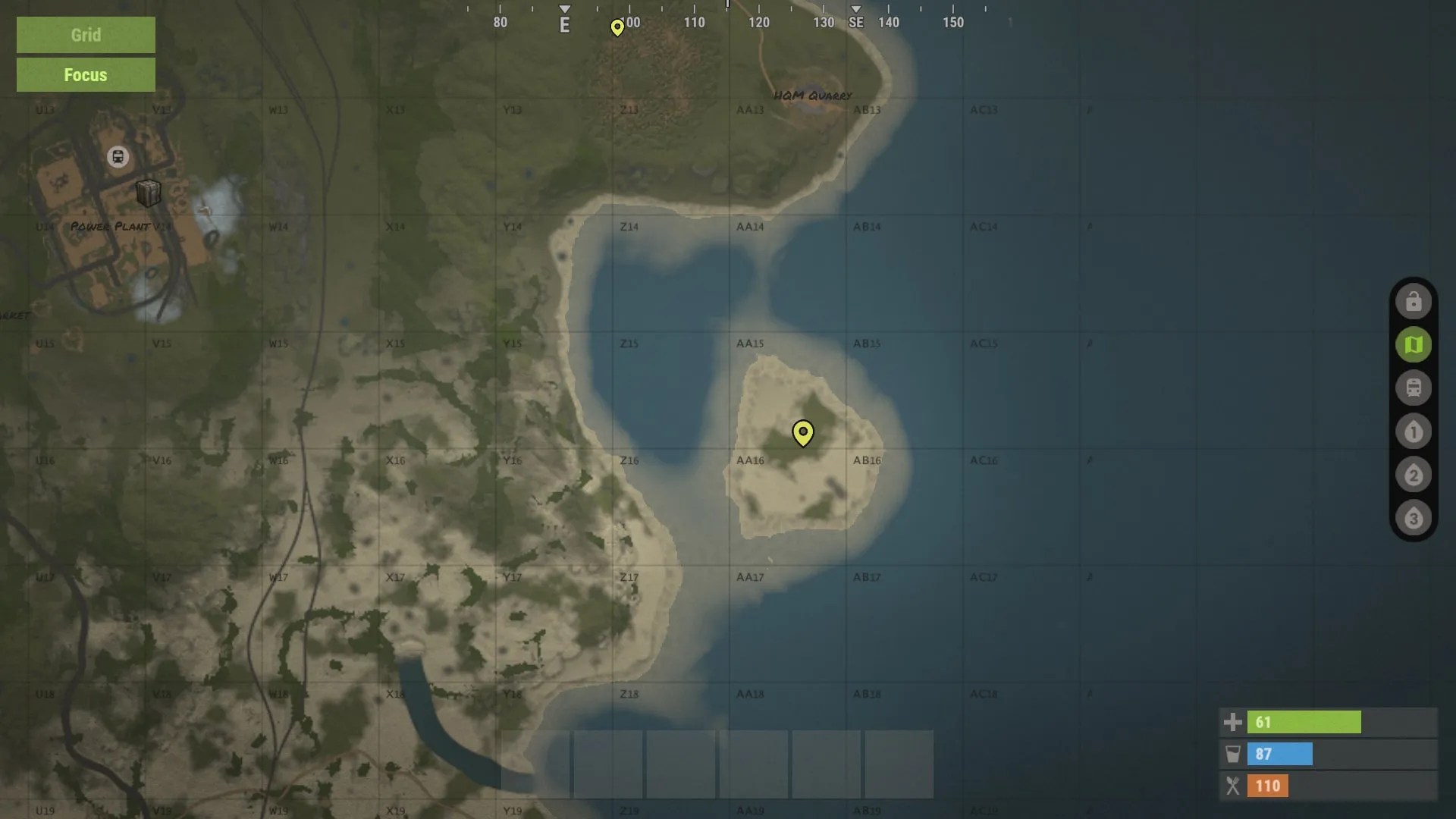Click the food utensils icon
This screenshot has height=819, width=1456.
(1234, 786)
